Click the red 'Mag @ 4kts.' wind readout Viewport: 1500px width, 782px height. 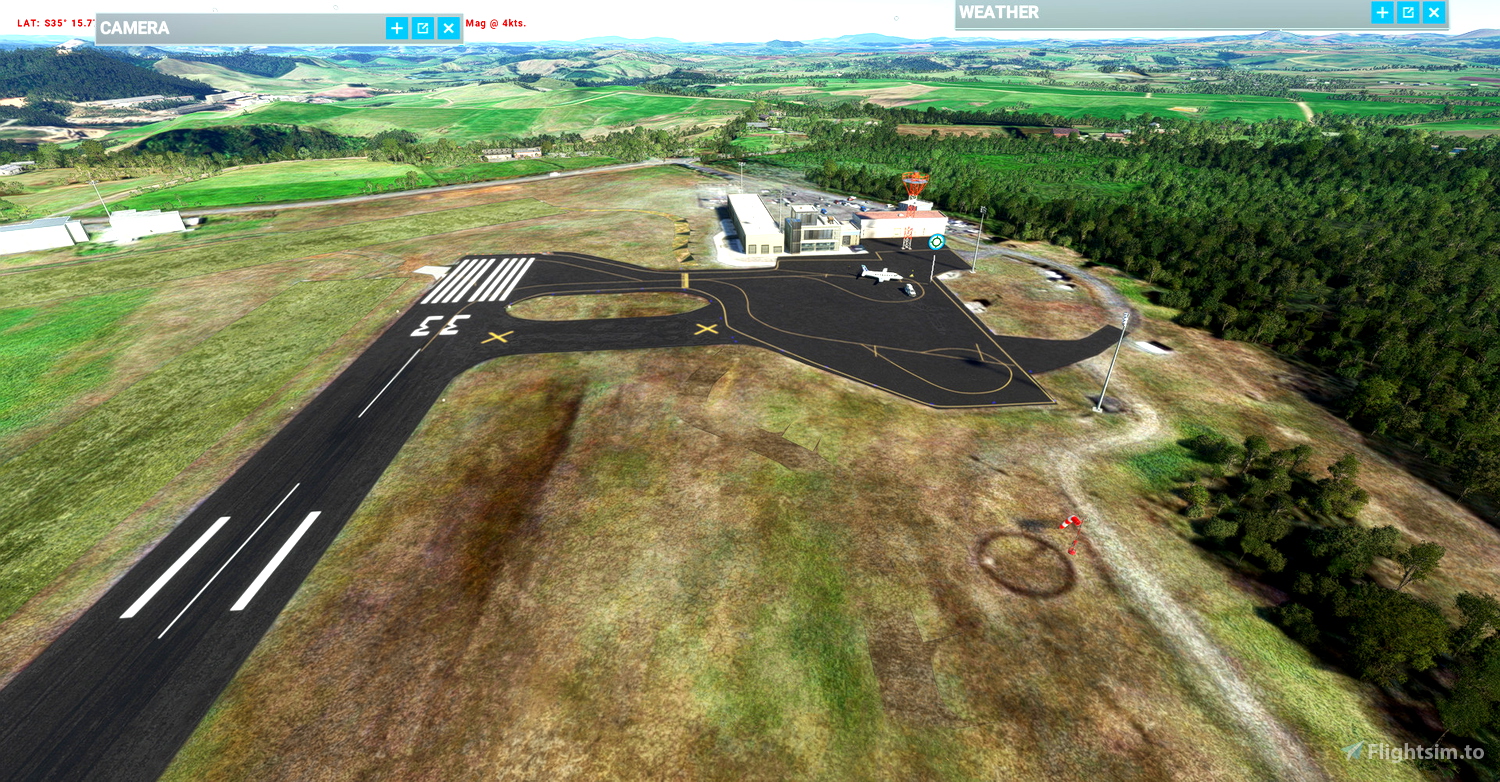(x=494, y=22)
